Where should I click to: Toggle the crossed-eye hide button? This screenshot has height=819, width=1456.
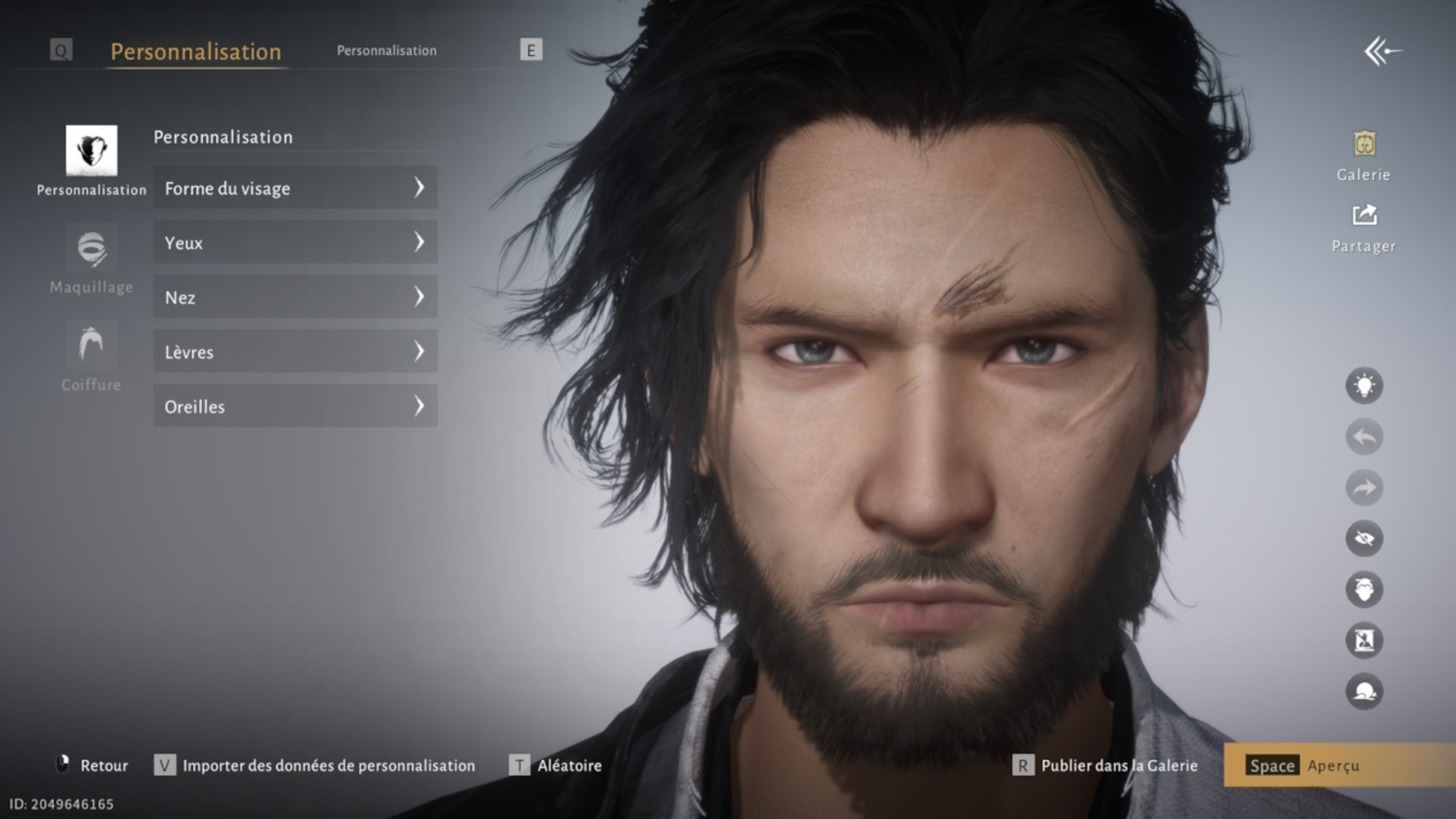pyautogui.click(x=1364, y=539)
